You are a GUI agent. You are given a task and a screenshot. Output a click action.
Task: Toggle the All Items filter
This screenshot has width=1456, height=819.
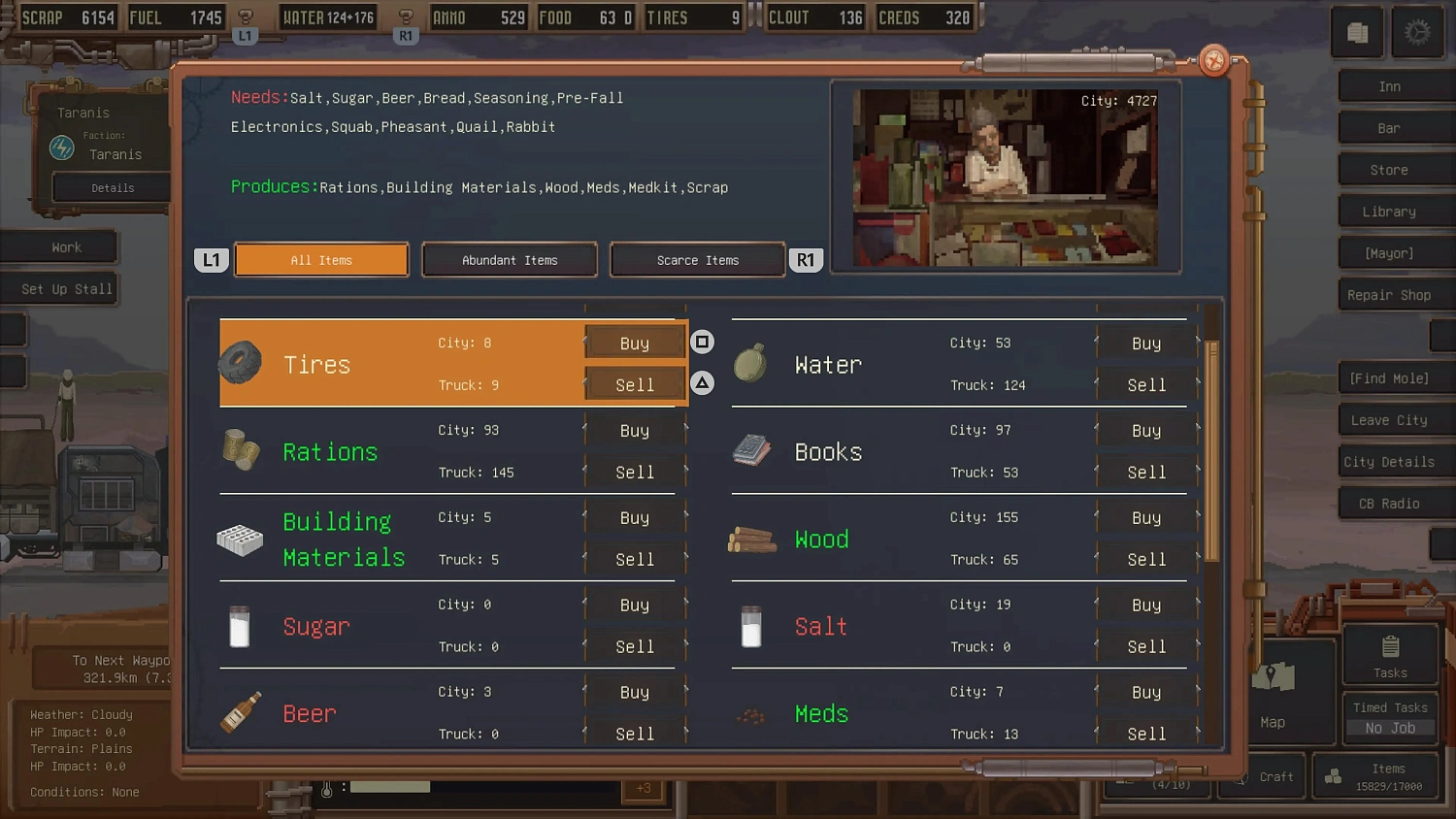[x=321, y=259]
